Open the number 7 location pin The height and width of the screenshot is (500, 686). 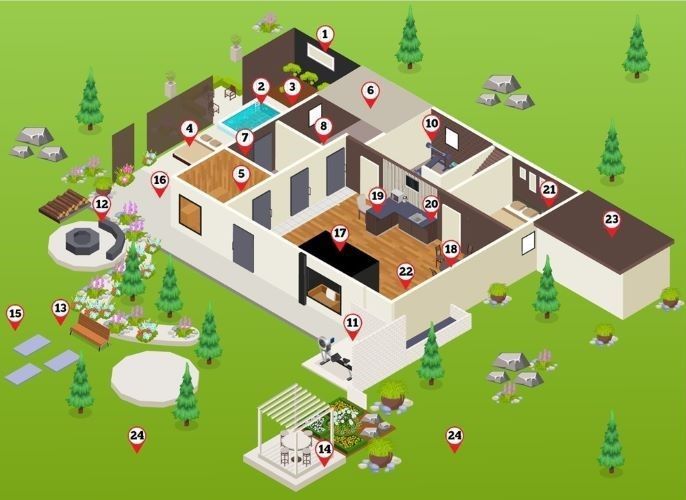(245, 139)
